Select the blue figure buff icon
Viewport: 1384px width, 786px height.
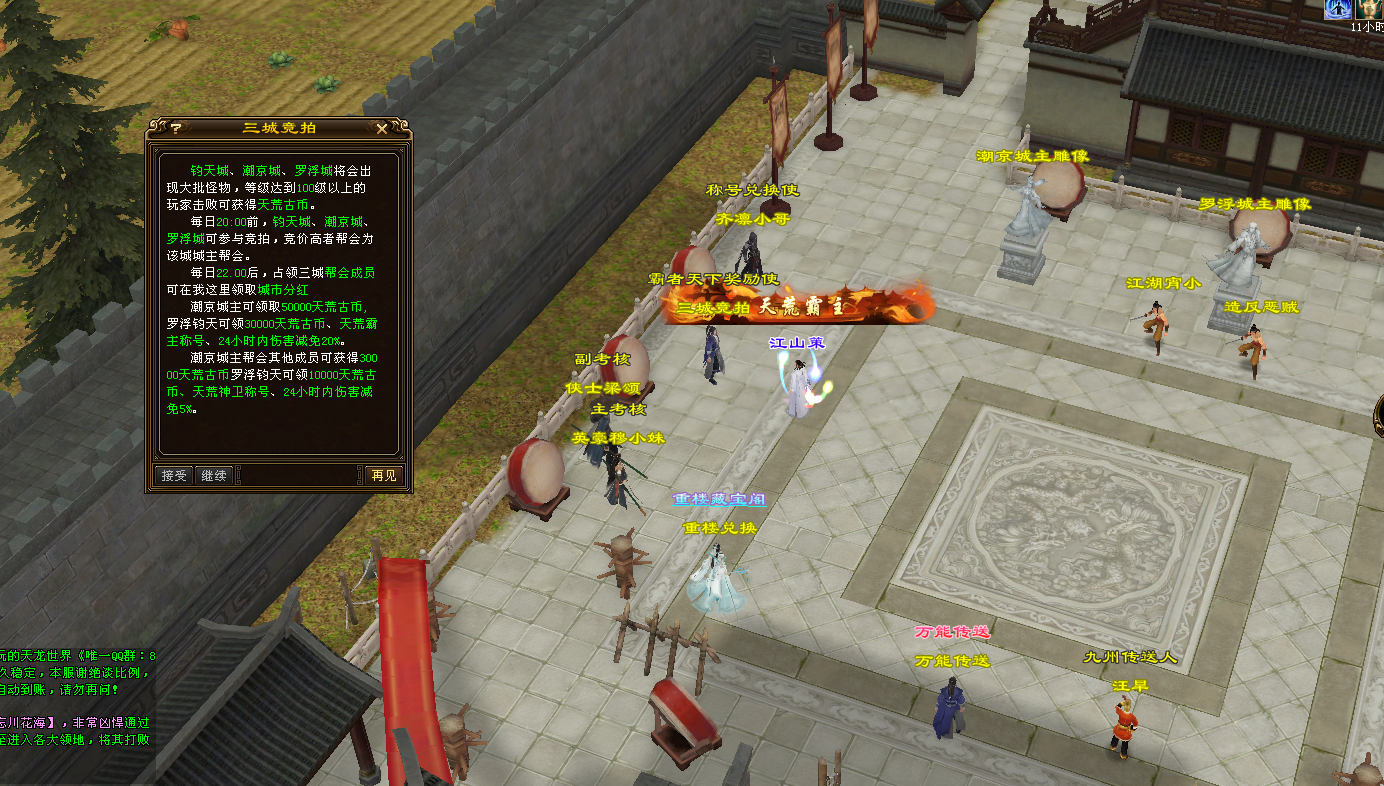point(1338,8)
